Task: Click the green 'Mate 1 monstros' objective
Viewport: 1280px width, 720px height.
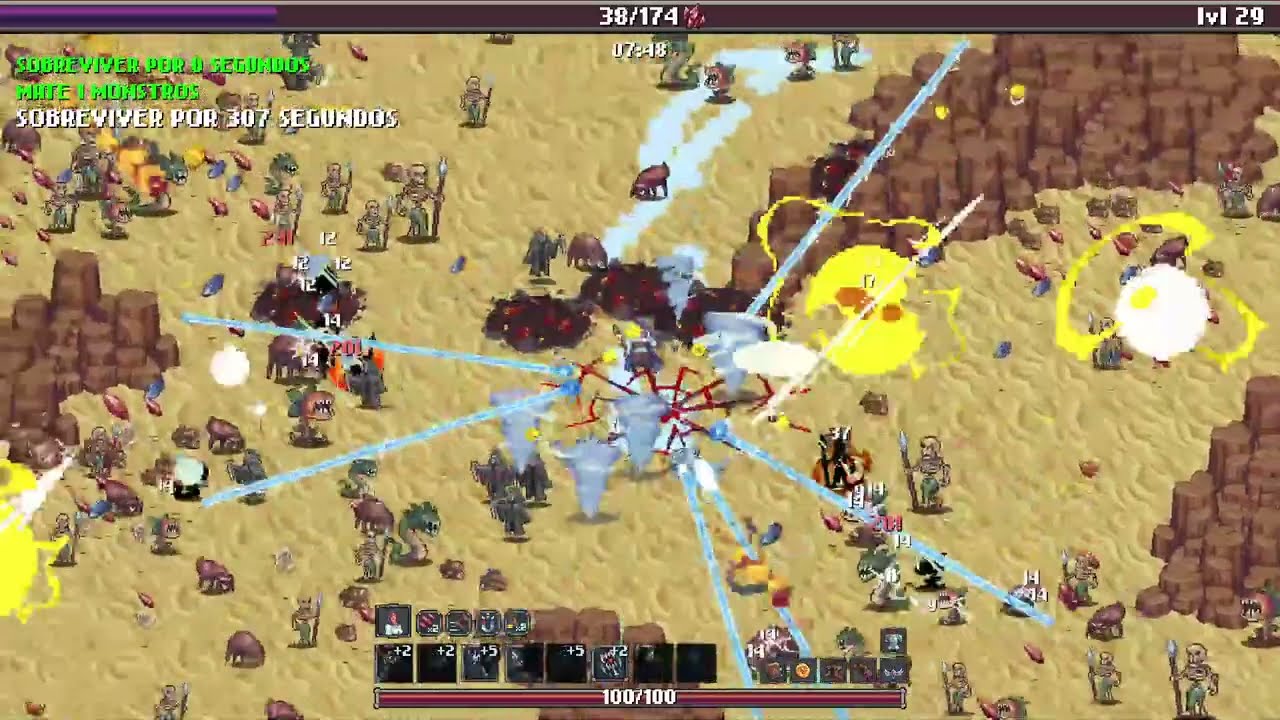Action: (x=108, y=91)
